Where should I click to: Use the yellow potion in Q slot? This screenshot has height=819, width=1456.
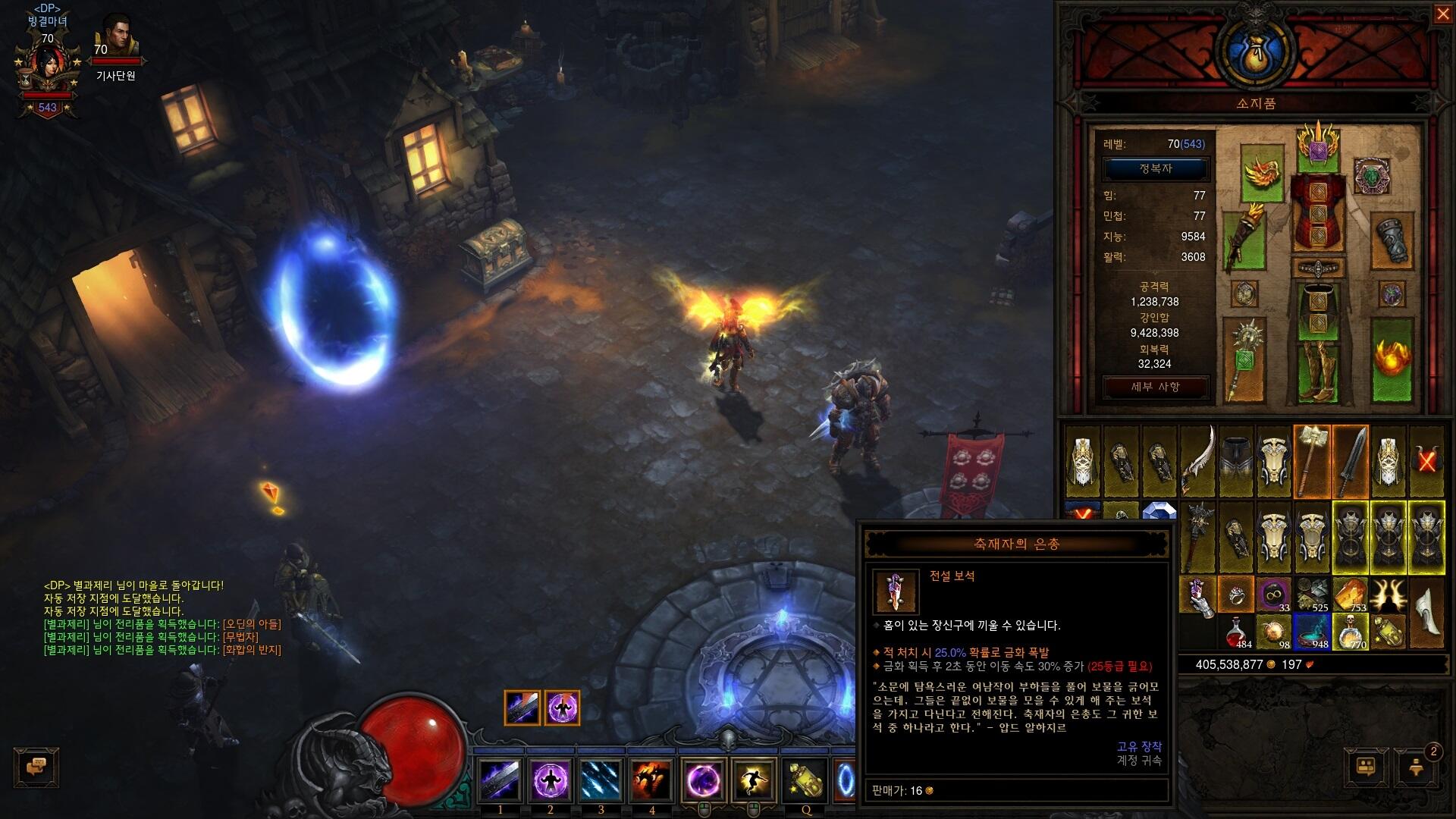point(805,780)
